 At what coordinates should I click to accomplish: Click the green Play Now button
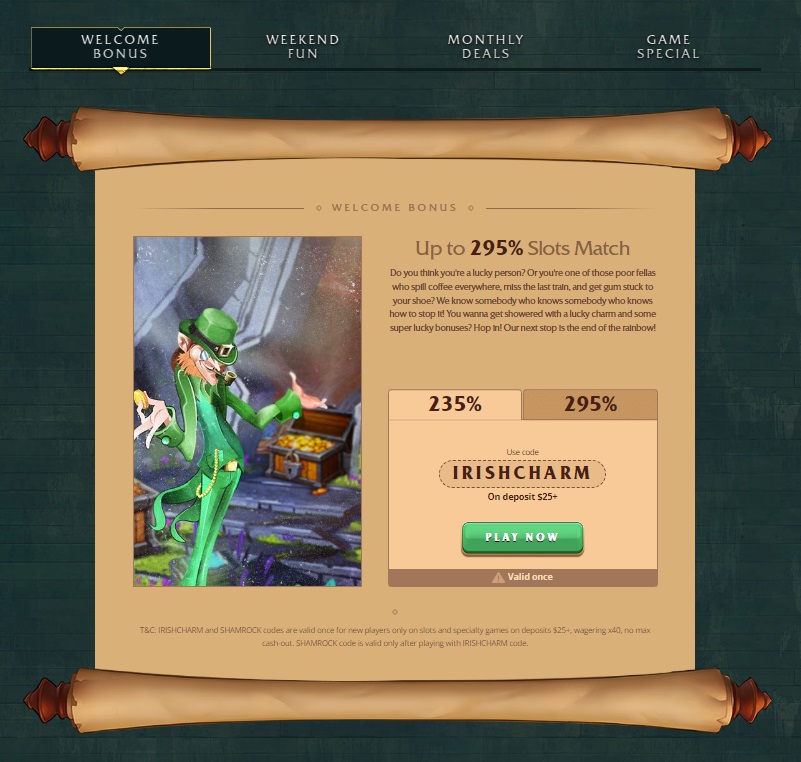(x=522, y=537)
